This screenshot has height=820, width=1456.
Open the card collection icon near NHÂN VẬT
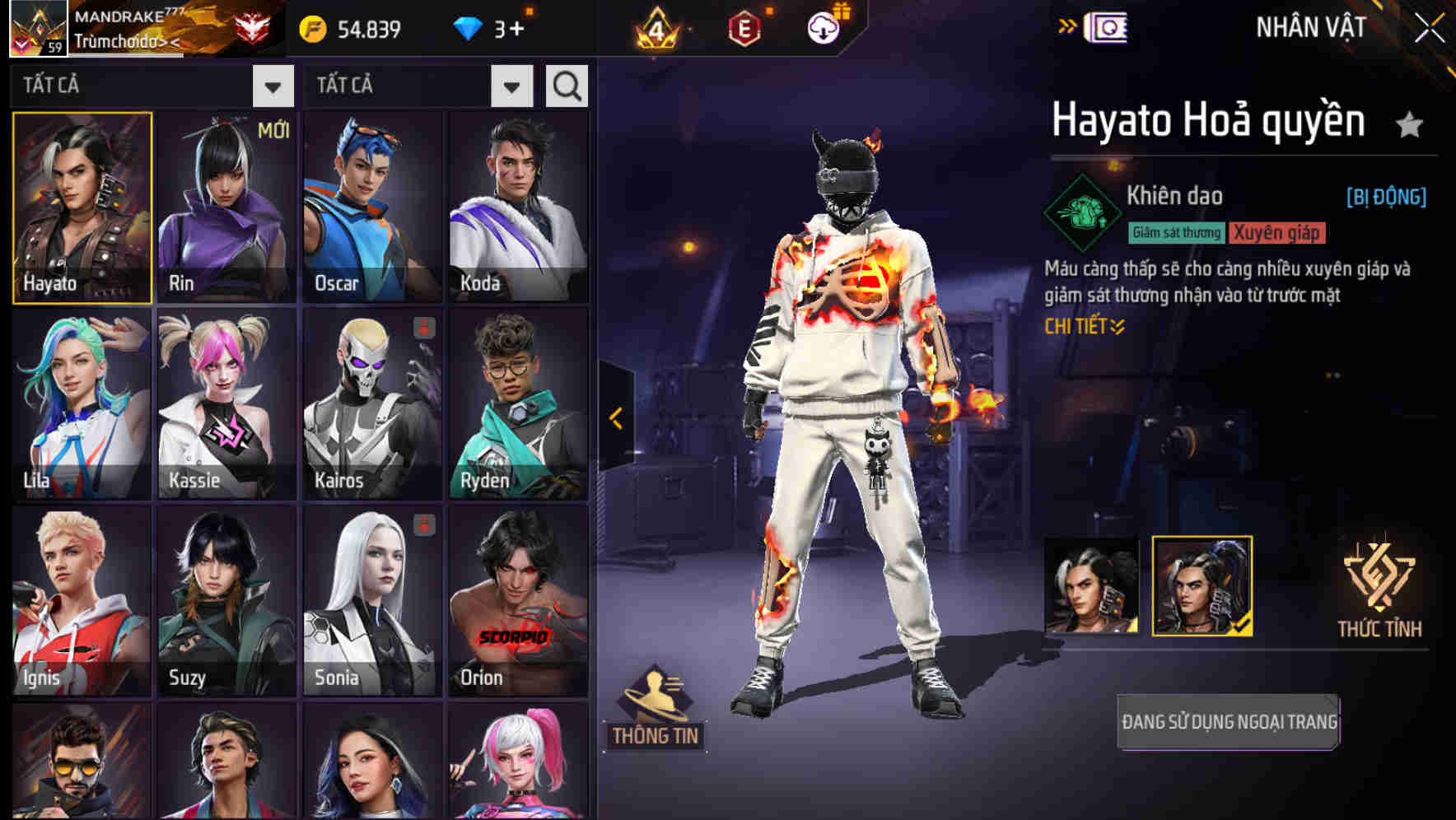click(x=1105, y=26)
